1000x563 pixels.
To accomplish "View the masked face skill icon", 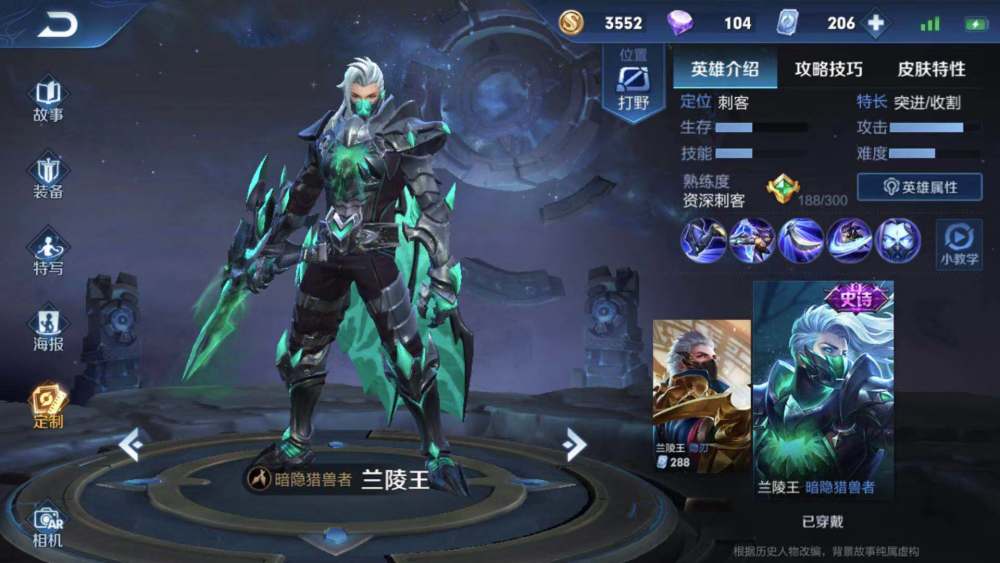I will pyautogui.click(x=898, y=241).
